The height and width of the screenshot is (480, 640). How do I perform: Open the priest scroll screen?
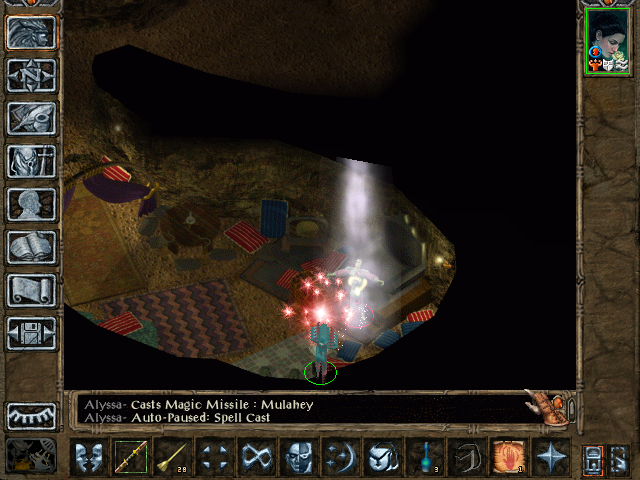pos(32,290)
